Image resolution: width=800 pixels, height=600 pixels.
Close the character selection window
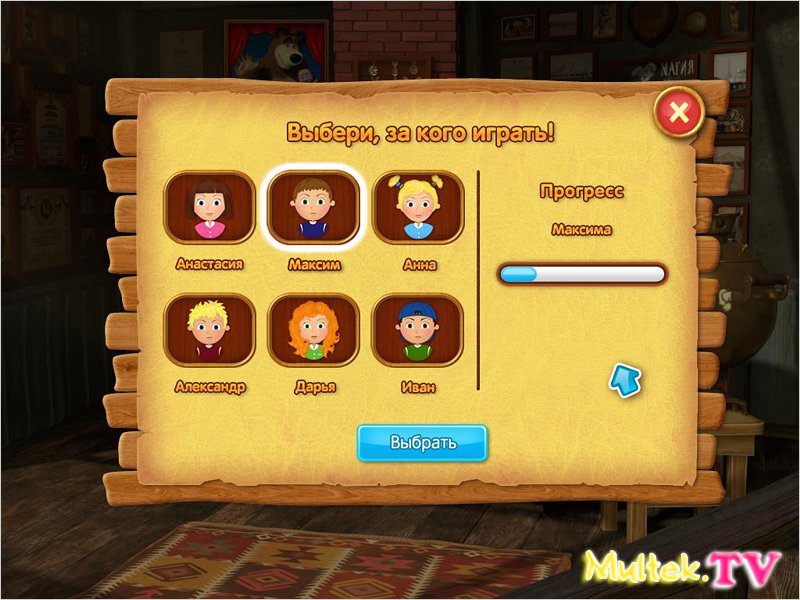(680, 112)
